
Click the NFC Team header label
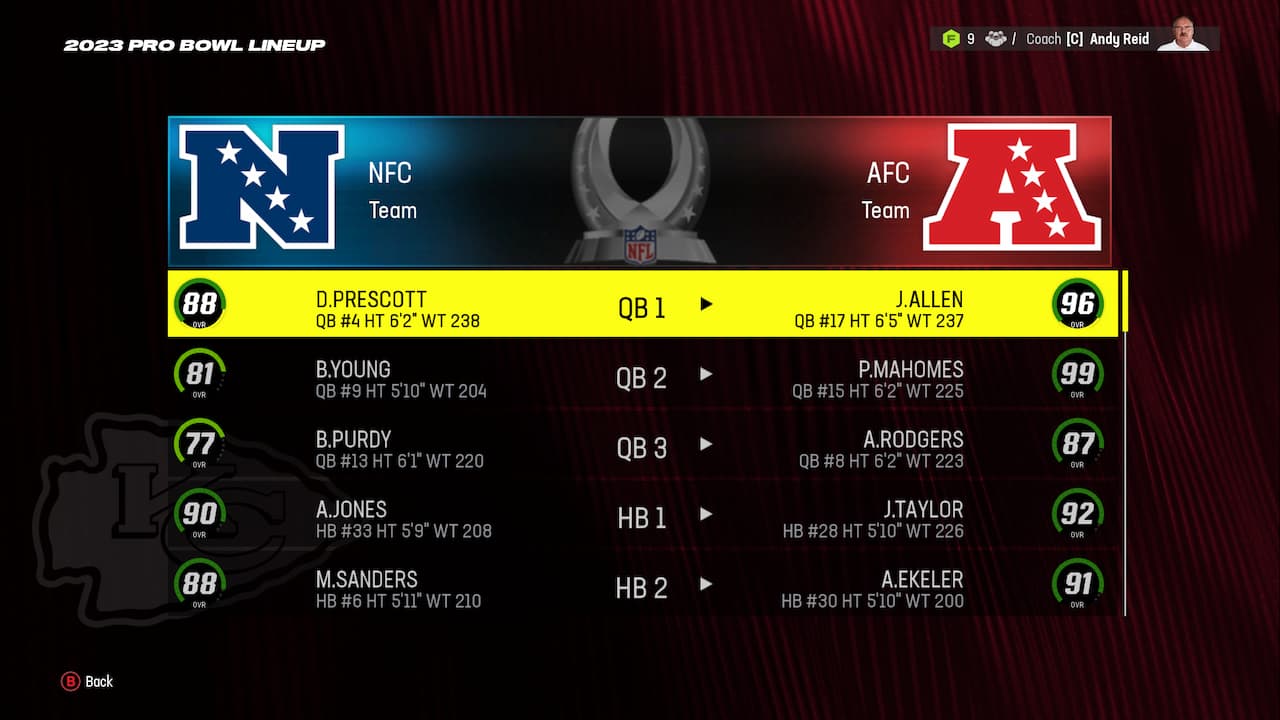coord(392,190)
